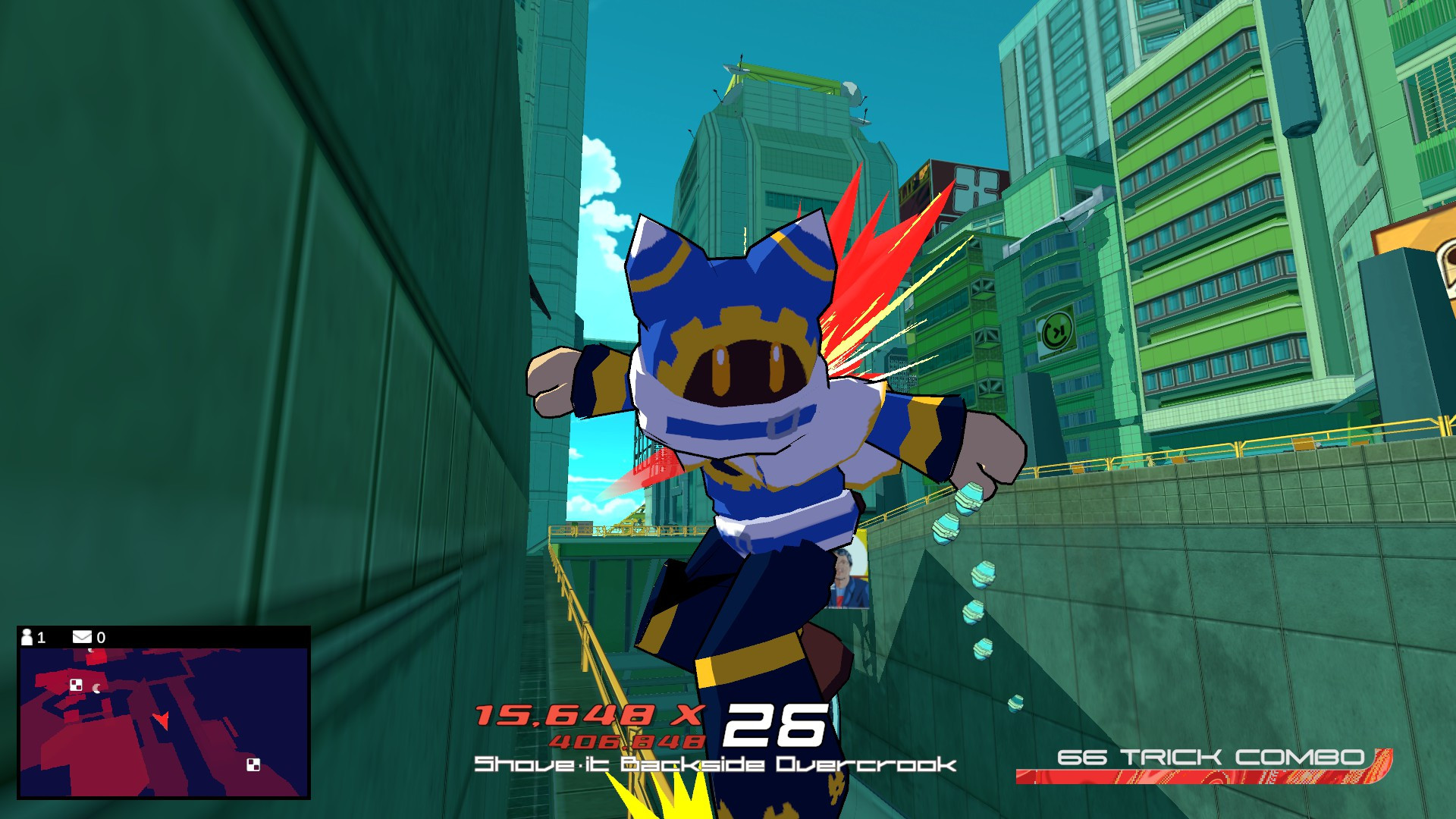Open the mail envelope icon on minimap
1456x819 pixels.
[x=82, y=637]
